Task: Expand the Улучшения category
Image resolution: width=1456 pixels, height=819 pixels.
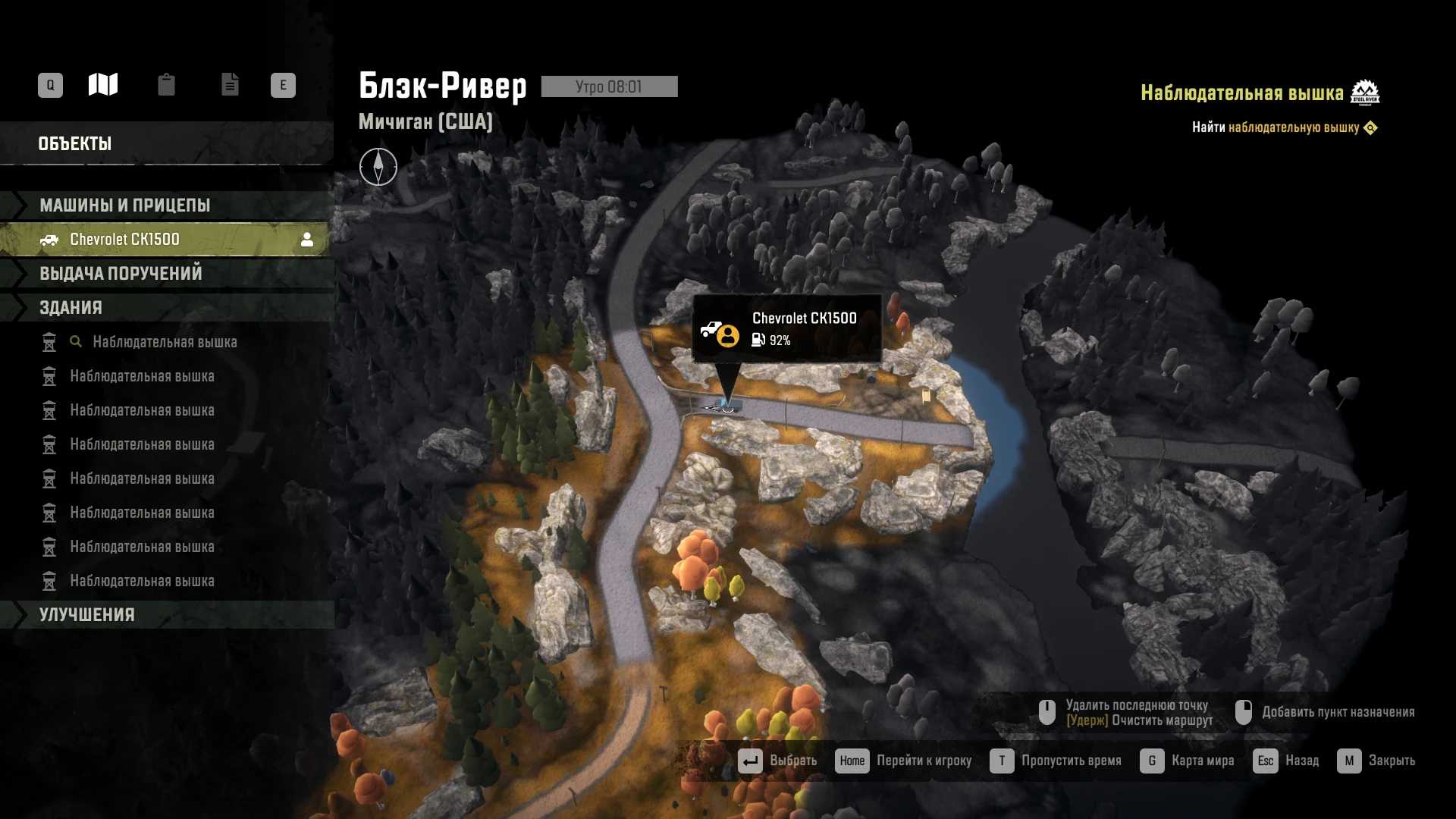Action: [x=87, y=615]
